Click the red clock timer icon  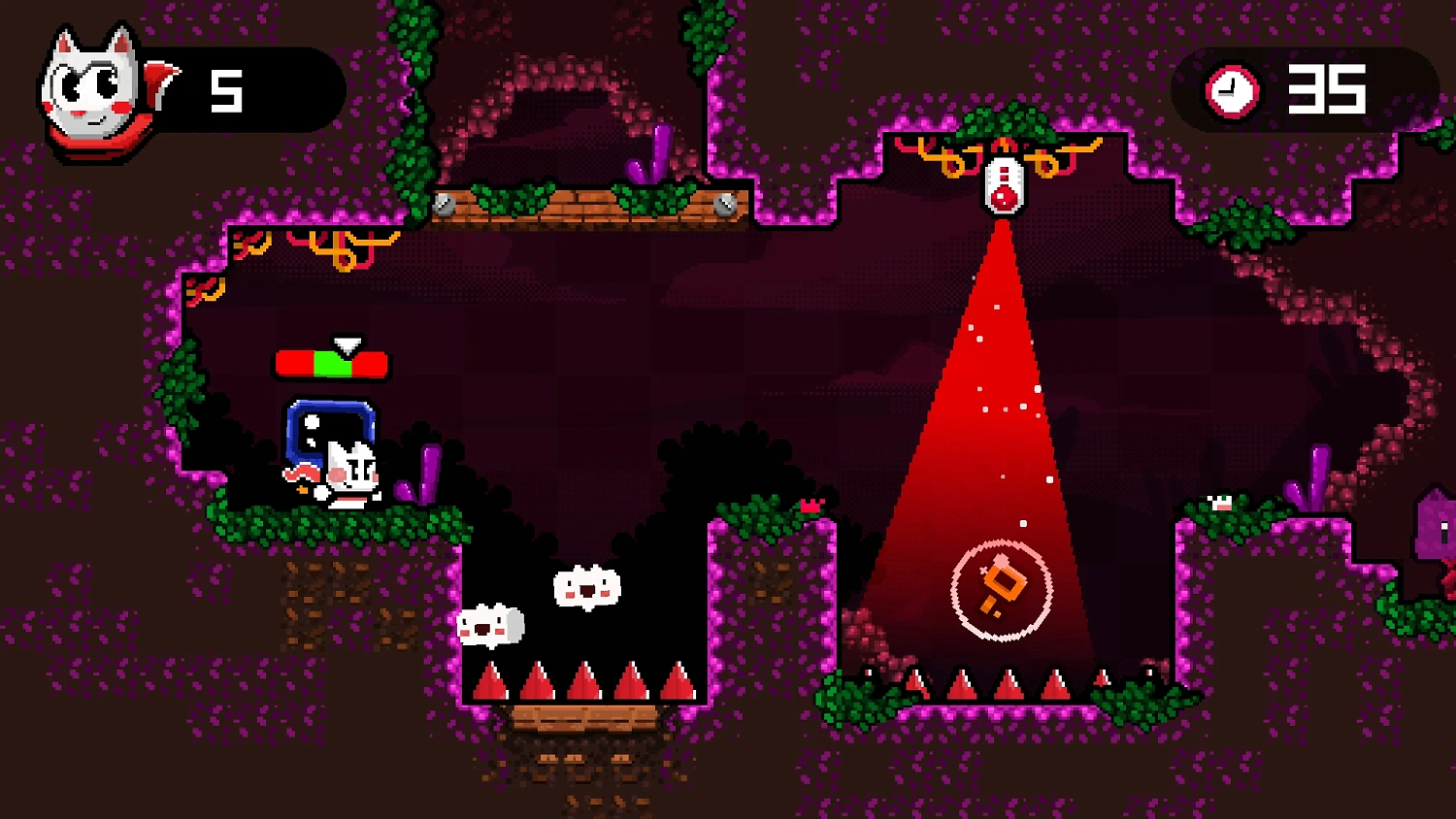tap(1231, 92)
